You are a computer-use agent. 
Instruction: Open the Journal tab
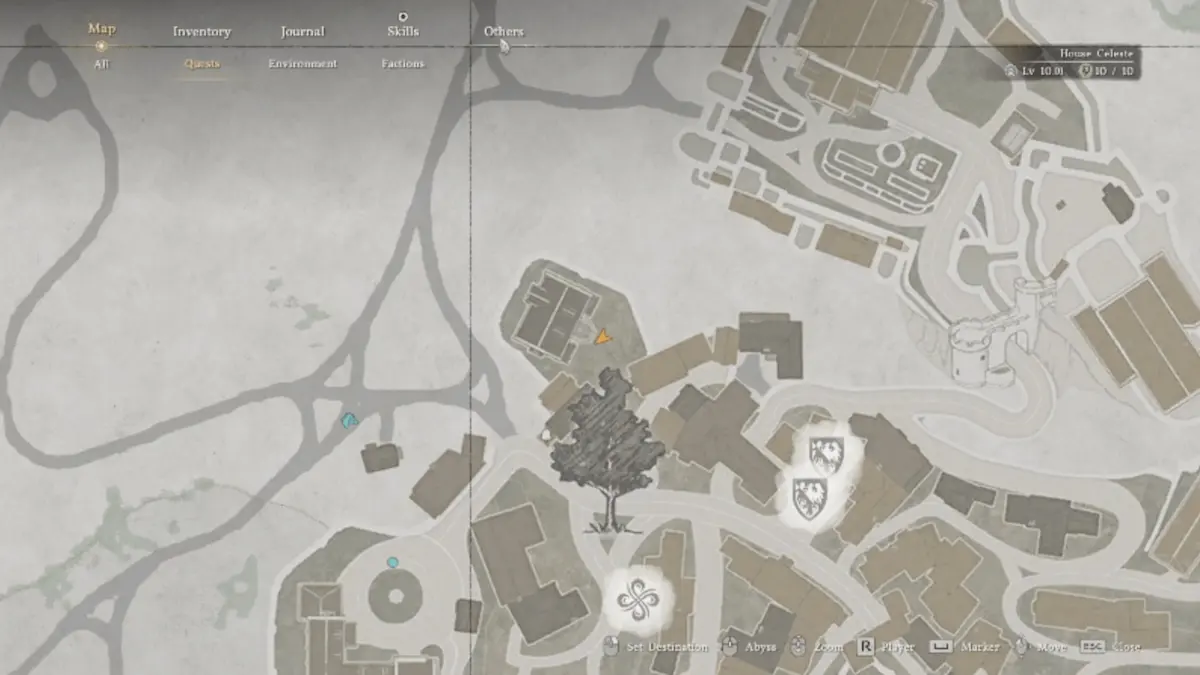point(302,32)
